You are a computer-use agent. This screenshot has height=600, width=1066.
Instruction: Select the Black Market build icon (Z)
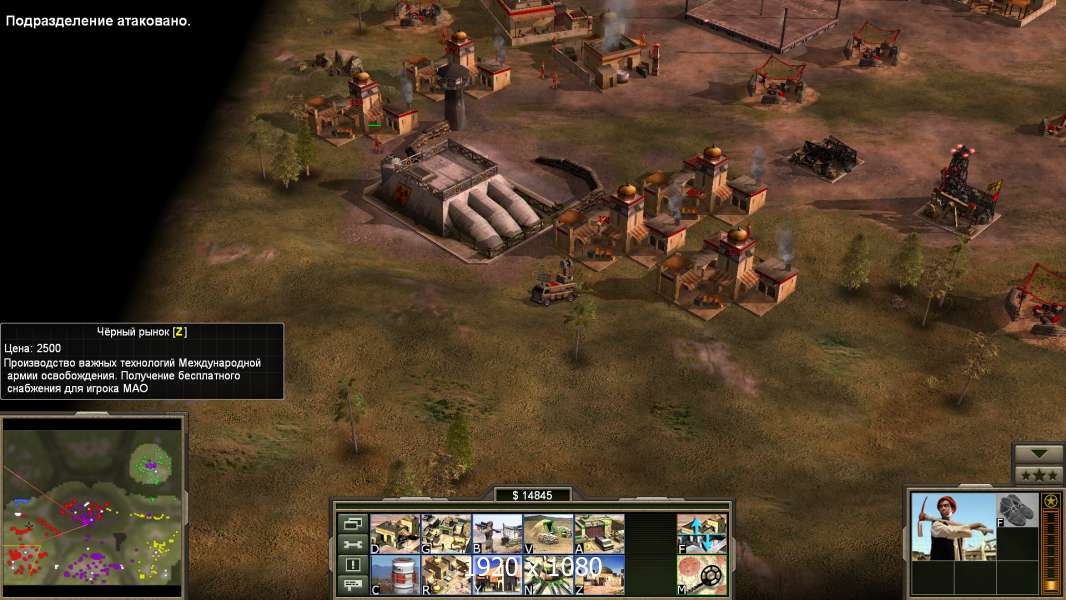pos(599,574)
